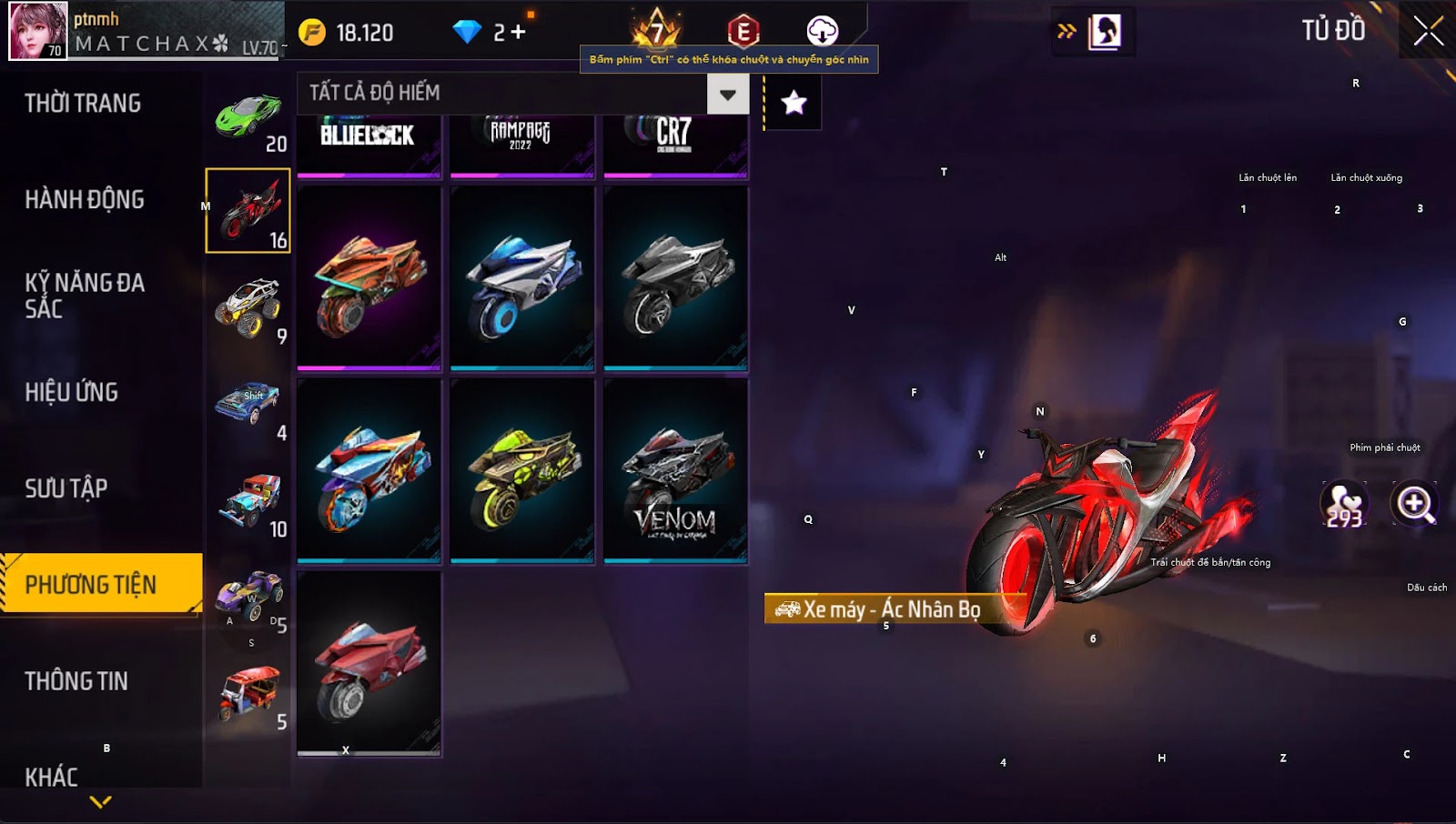Select the yellow-green motorcycle skin
1456x824 pixels.
pyautogui.click(x=522, y=471)
